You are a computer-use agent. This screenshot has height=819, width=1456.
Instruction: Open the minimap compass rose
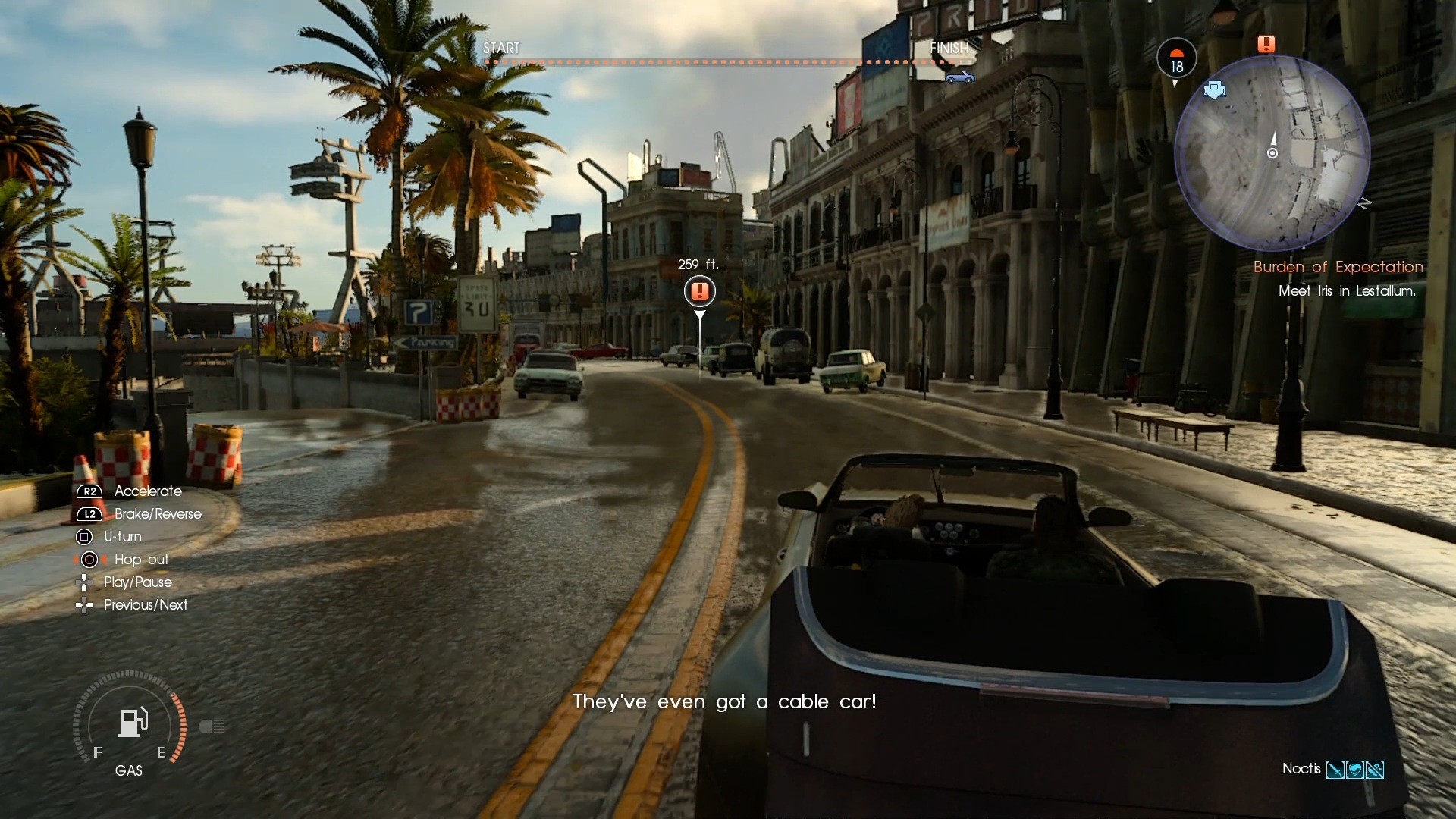[x=1365, y=203]
